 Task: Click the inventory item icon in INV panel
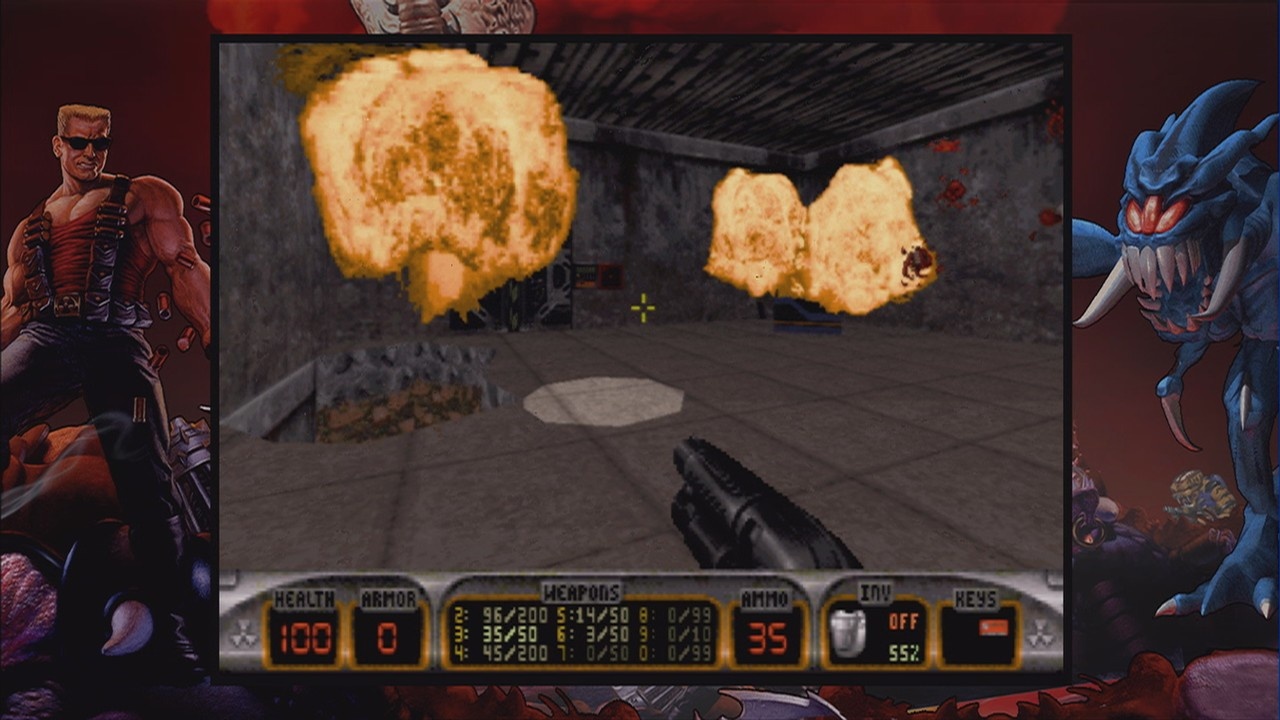point(846,632)
